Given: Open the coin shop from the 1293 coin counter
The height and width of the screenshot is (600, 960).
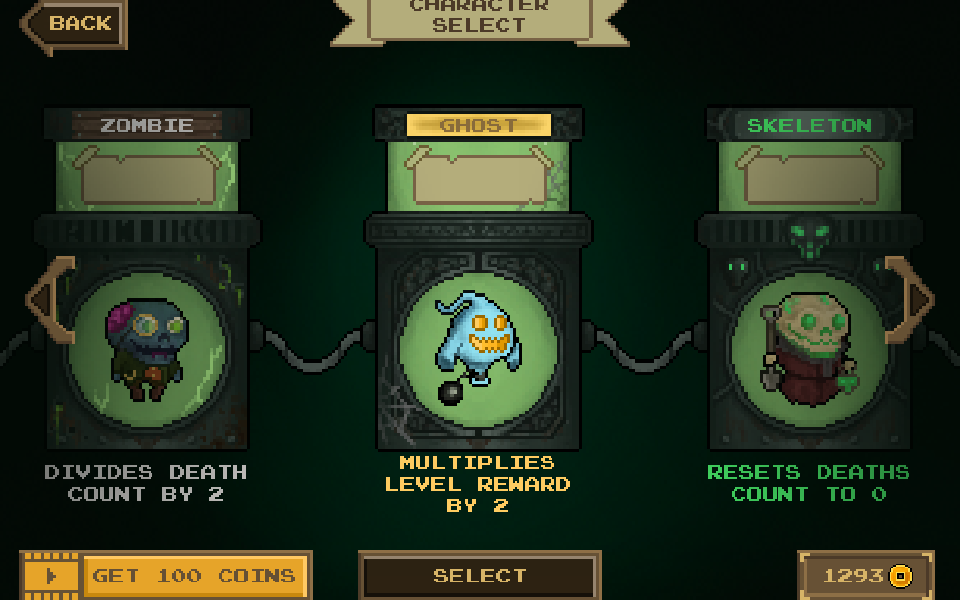Looking at the screenshot, I should (x=866, y=576).
